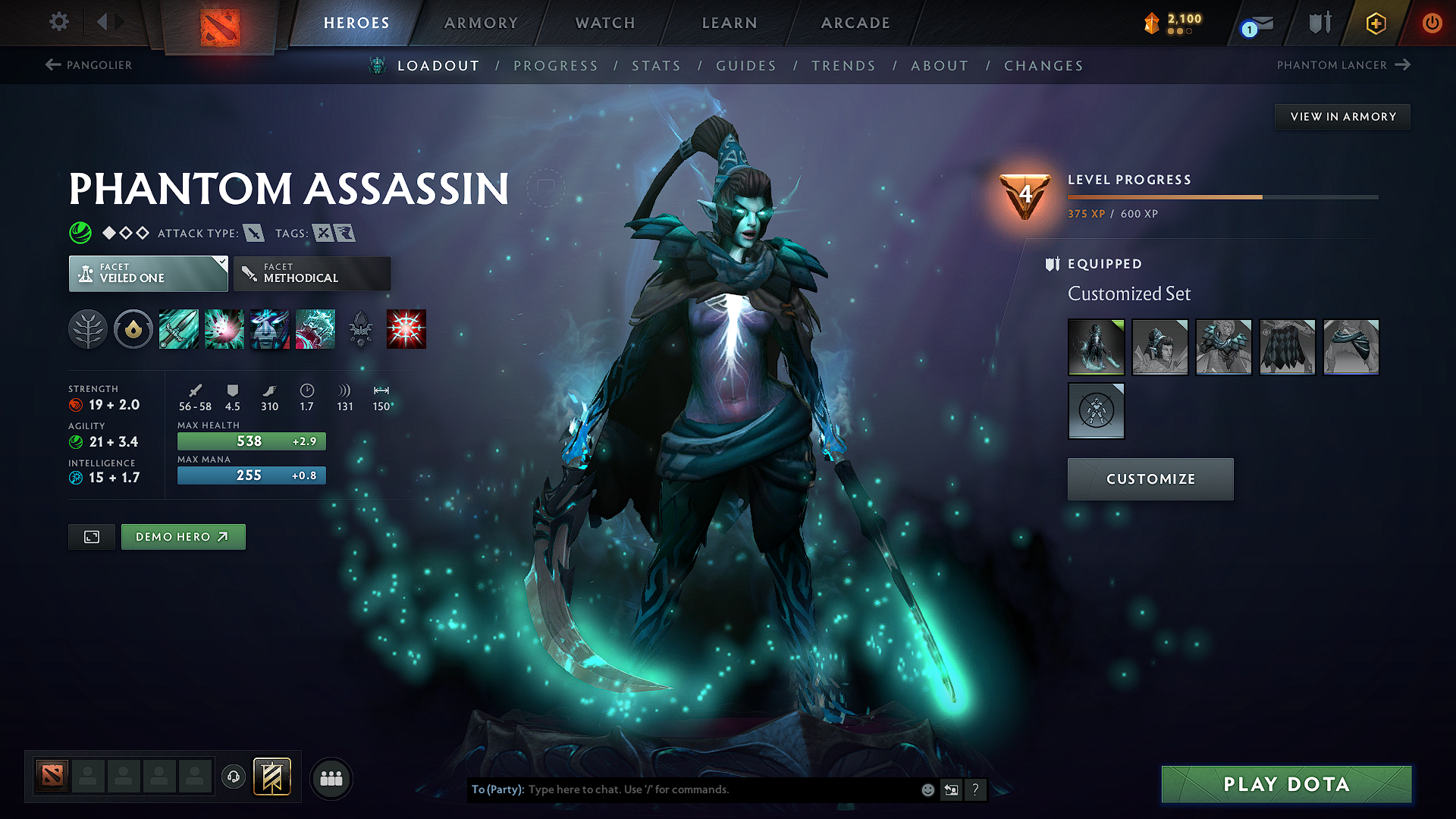Open the Veiled One facet dropdown
Viewport: 1456px width, 819px height.
click(148, 273)
